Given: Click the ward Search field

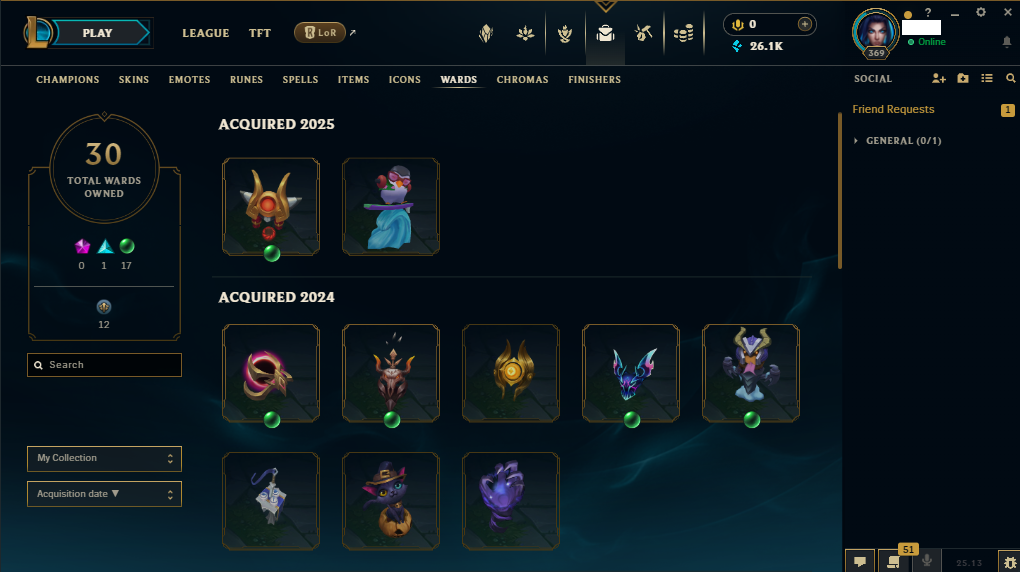Looking at the screenshot, I should click(x=105, y=365).
